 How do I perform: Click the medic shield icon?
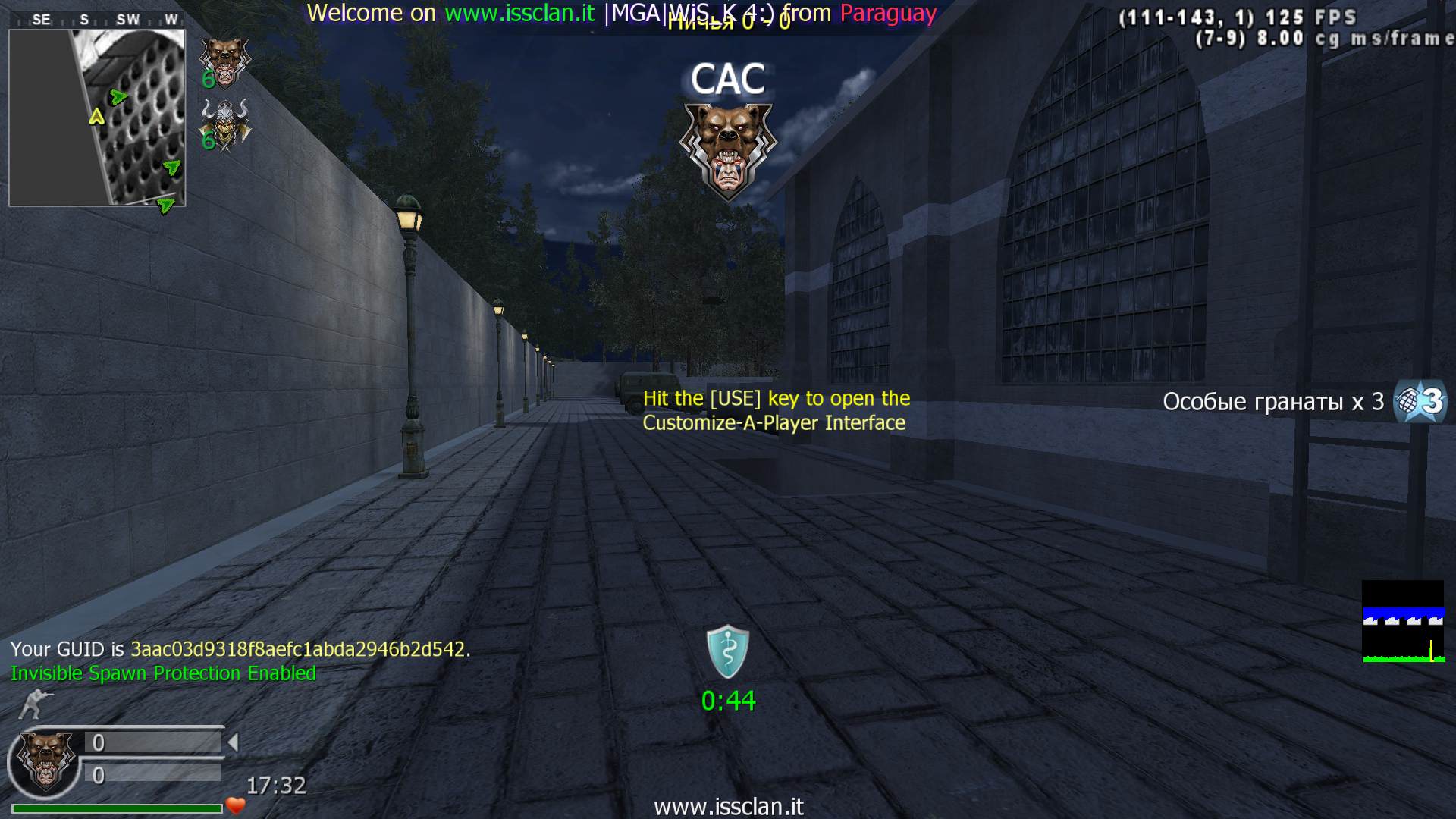pos(728,651)
